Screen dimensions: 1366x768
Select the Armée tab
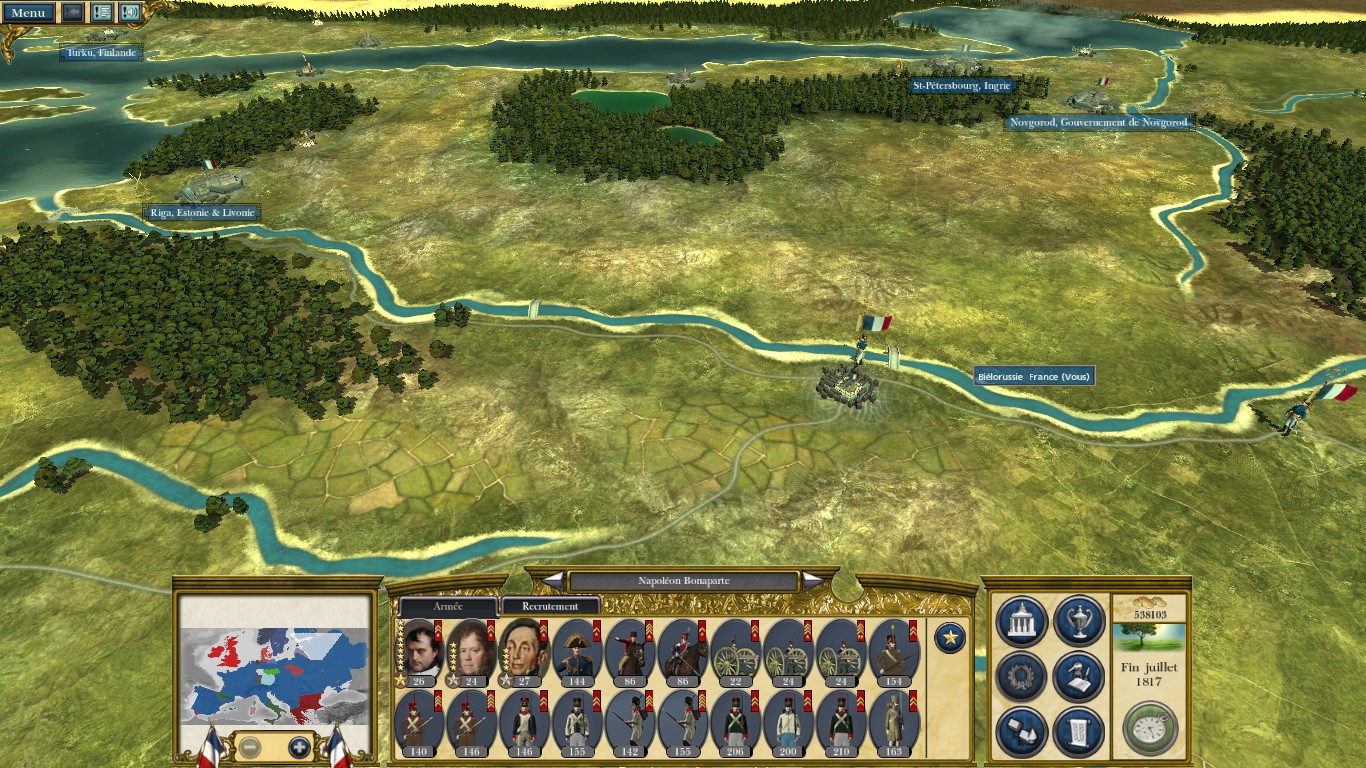pyautogui.click(x=448, y=607)
